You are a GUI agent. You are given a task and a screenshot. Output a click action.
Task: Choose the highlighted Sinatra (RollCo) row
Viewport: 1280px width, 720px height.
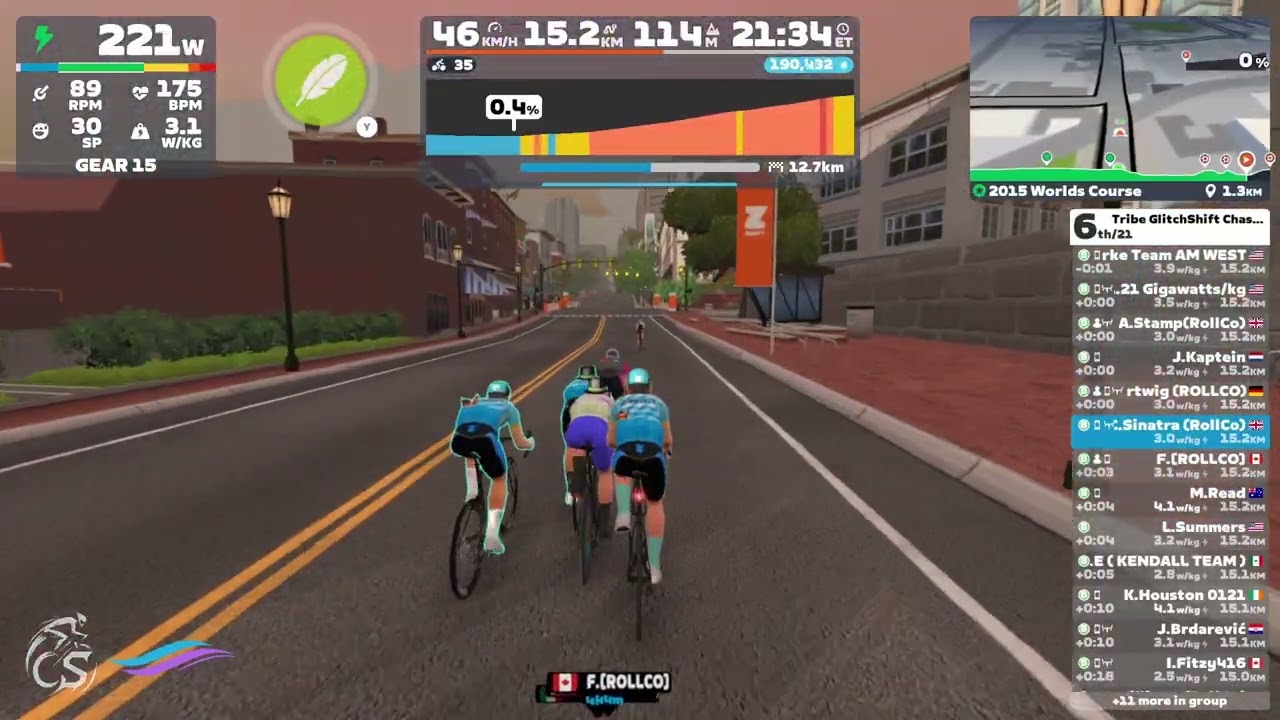click(1170, 431)
